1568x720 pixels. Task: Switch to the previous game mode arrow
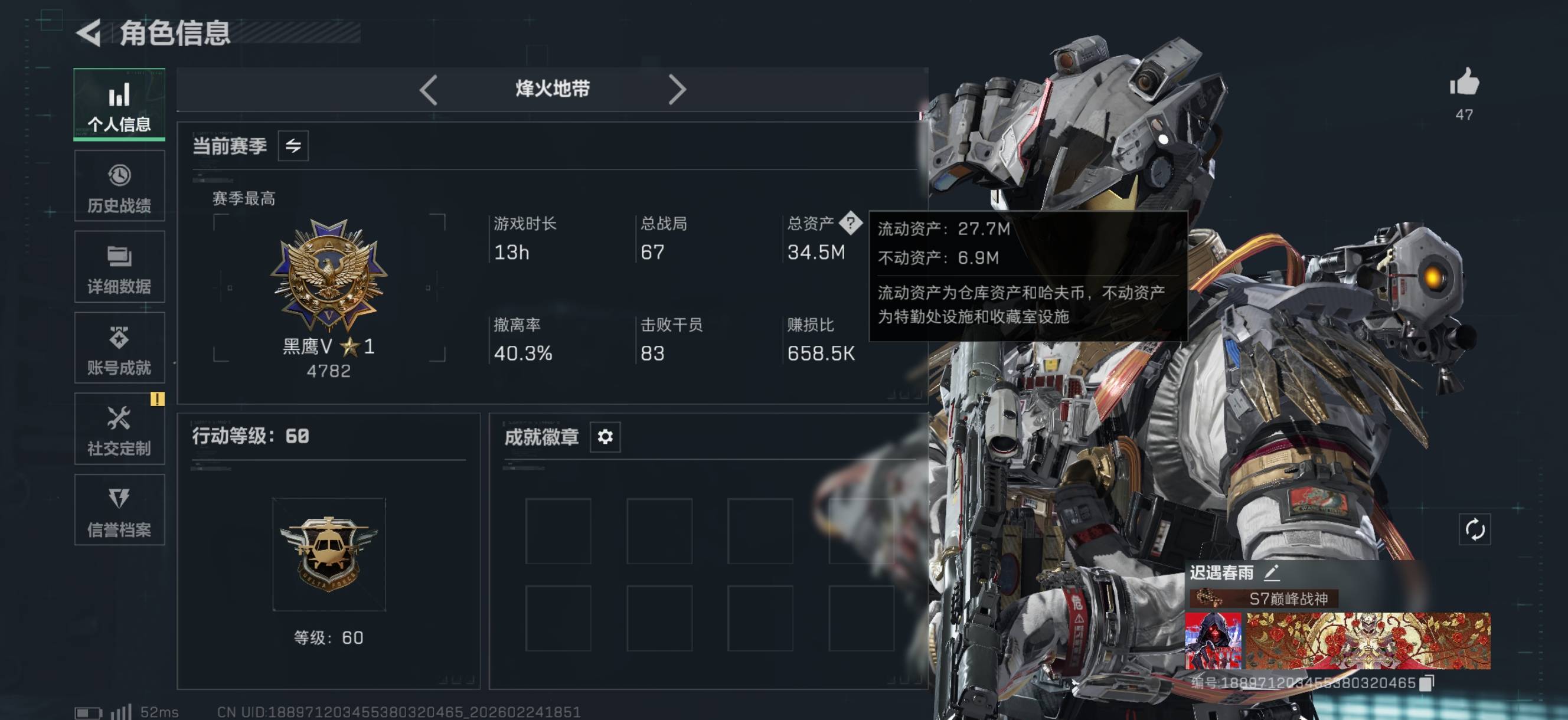point(429,90)
